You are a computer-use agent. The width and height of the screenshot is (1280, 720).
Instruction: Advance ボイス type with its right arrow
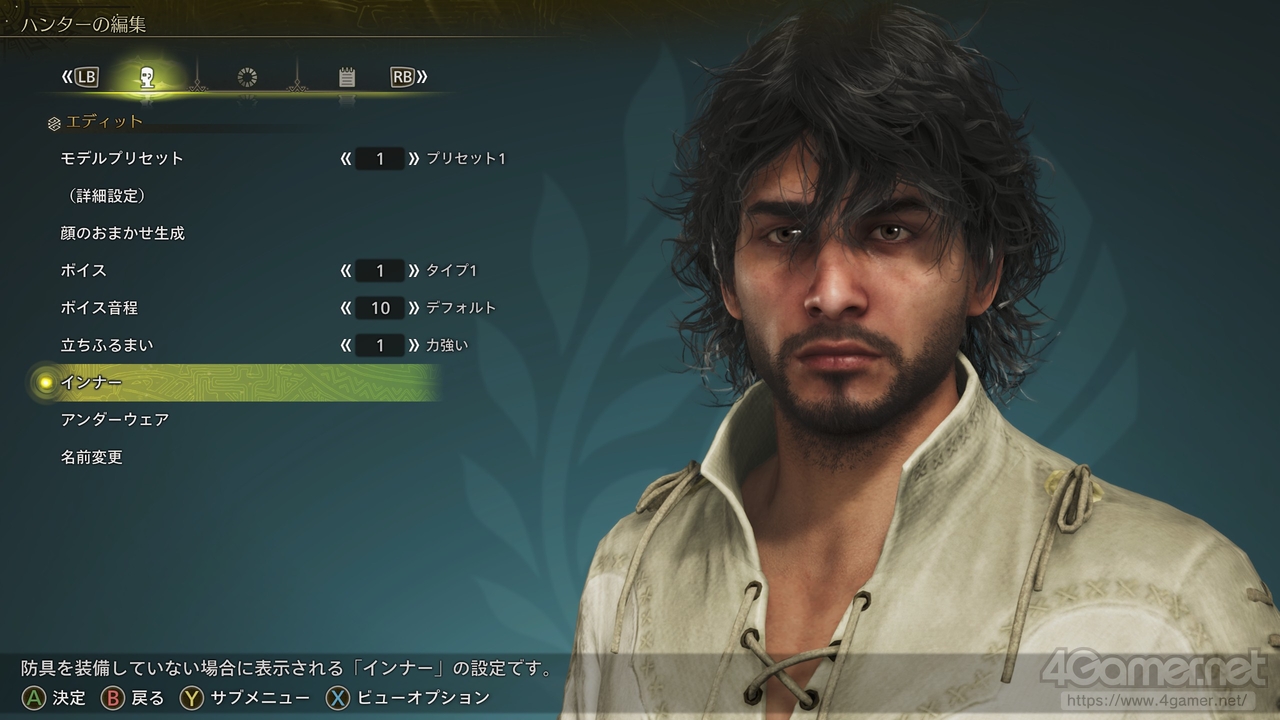tap(414, 271)
